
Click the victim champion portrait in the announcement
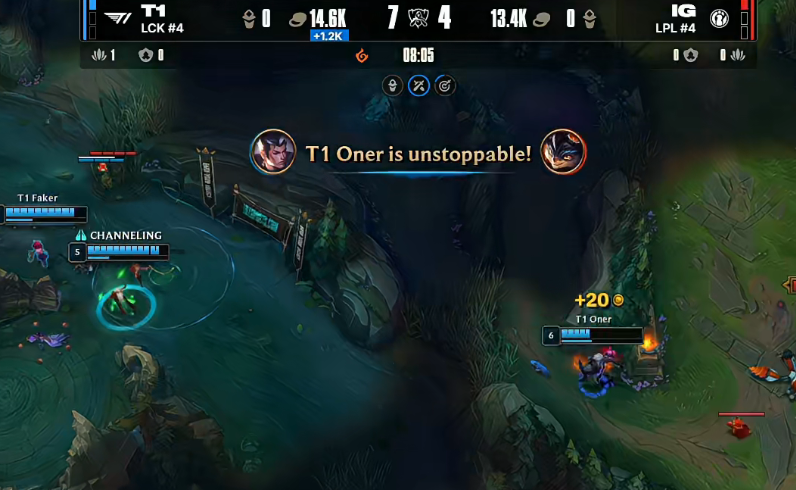click(563, 153)
